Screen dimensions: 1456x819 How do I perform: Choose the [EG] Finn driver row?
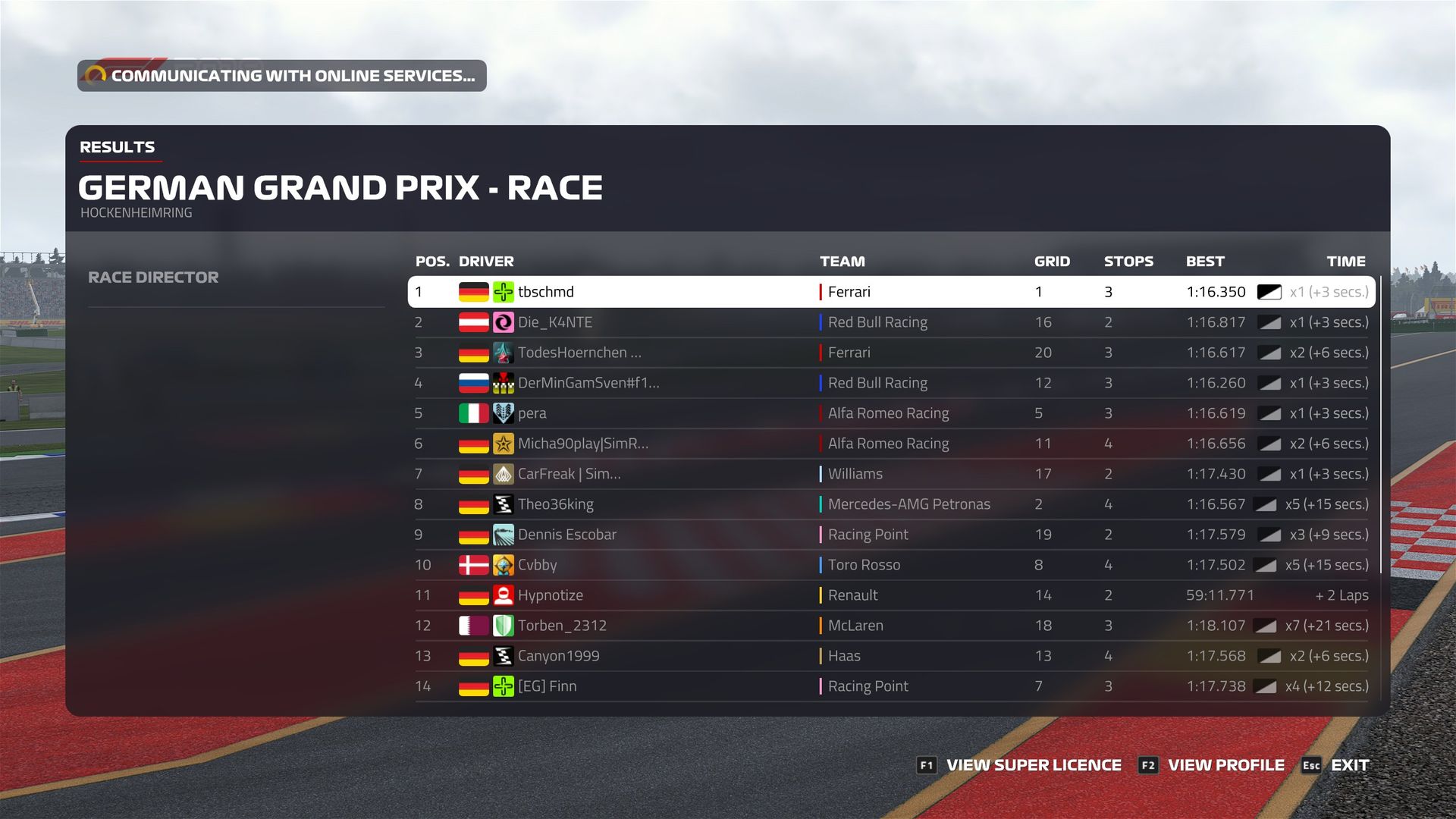[x=891, y=686]
